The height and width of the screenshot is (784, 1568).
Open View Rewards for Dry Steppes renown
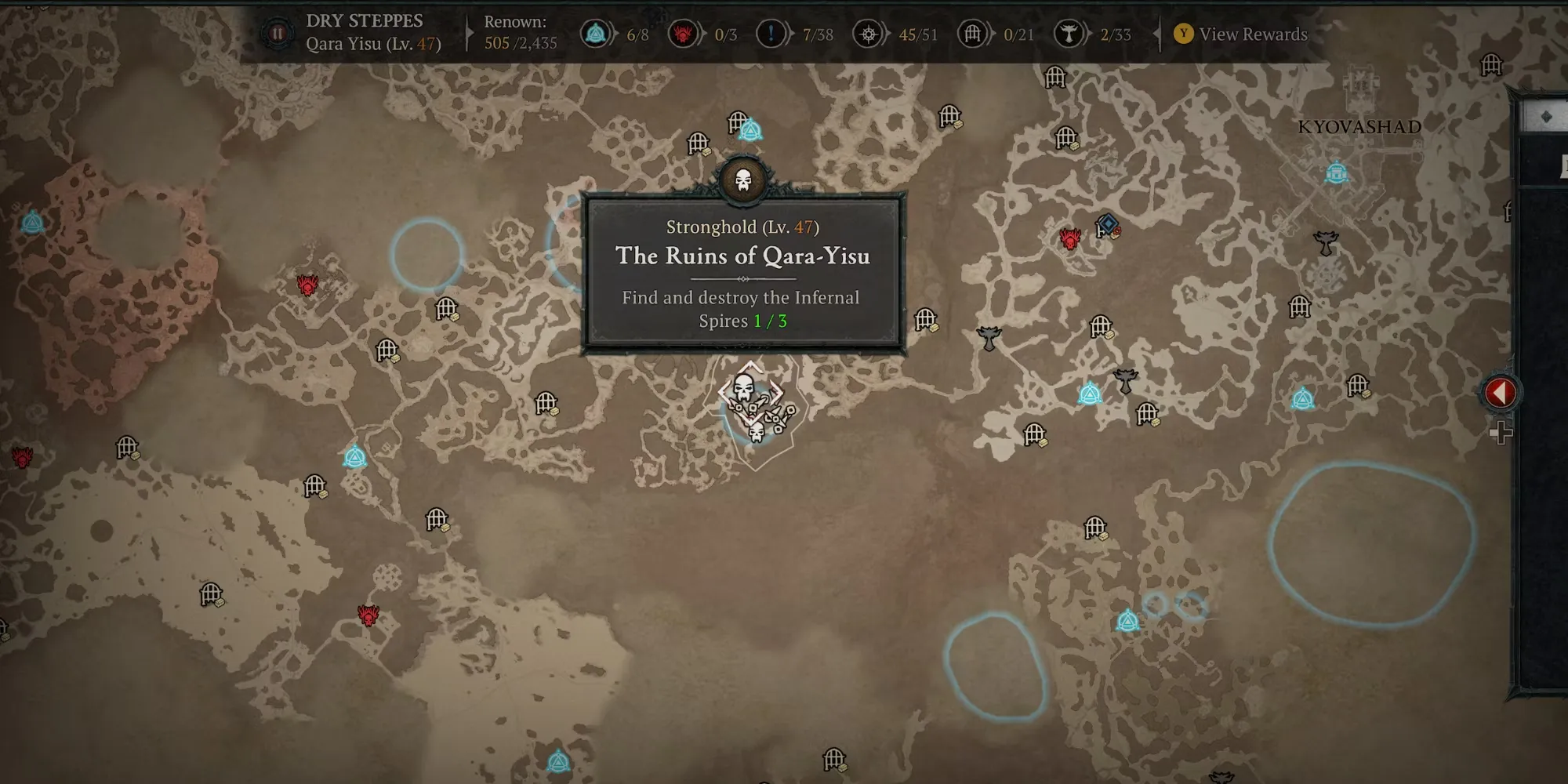1241,34
